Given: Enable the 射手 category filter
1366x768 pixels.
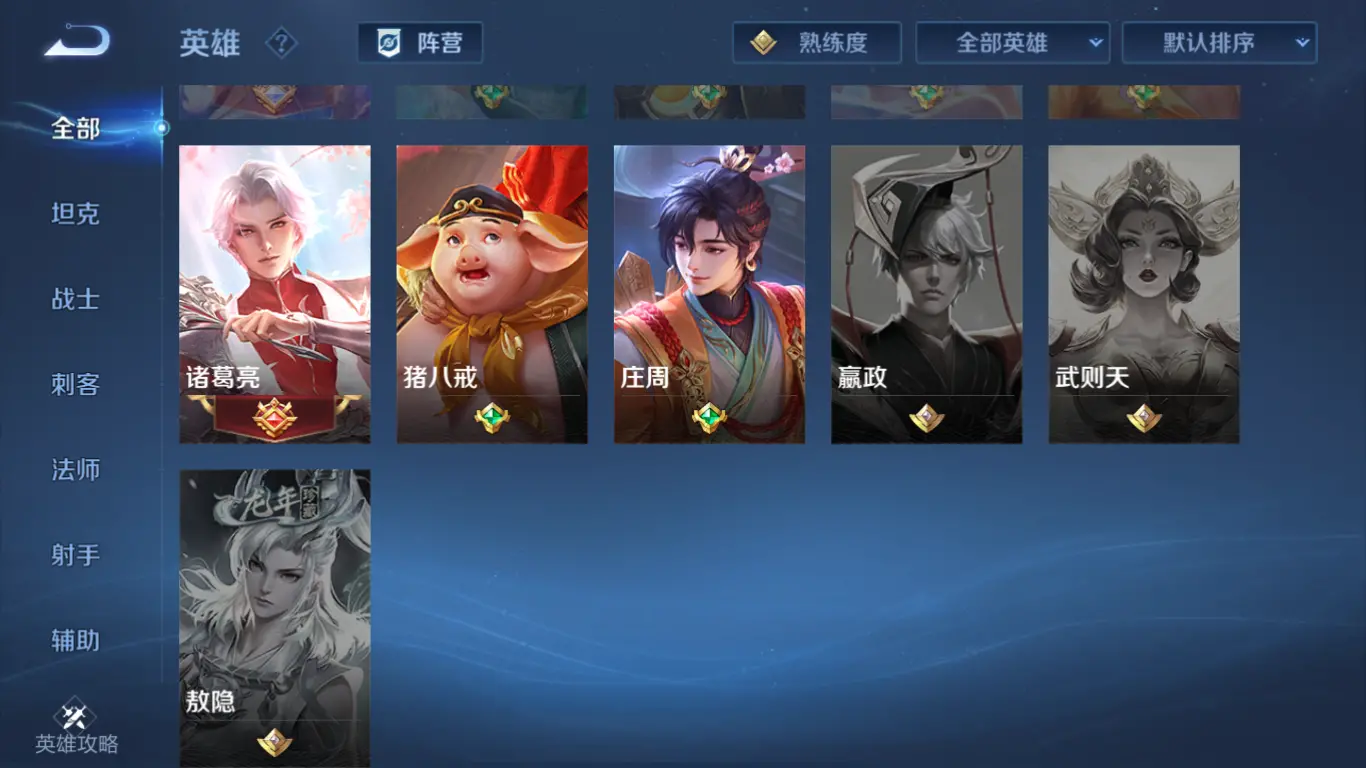Looking at the screenshot, I should tap(73, 554).
